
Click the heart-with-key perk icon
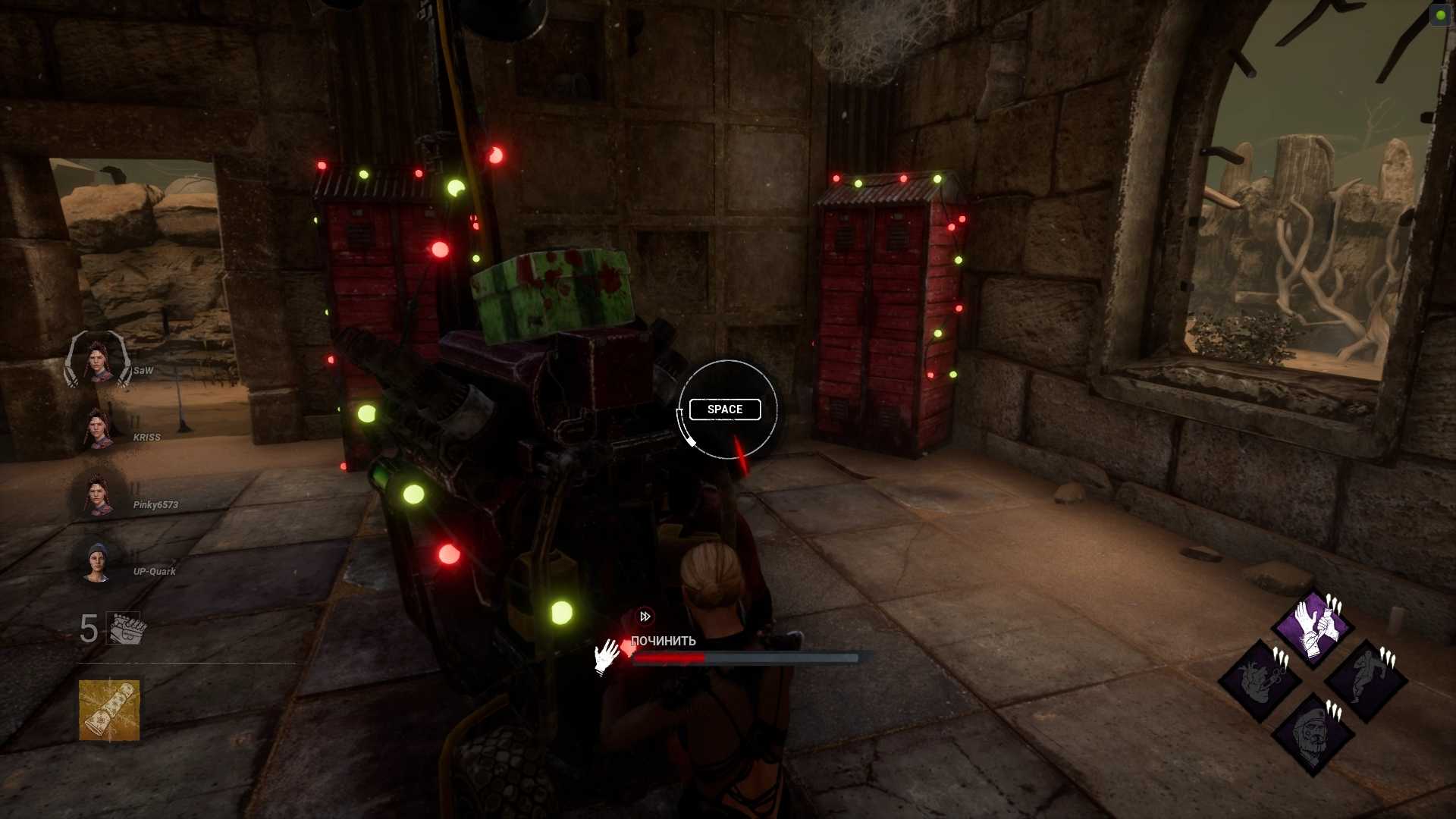(1260, 680)
